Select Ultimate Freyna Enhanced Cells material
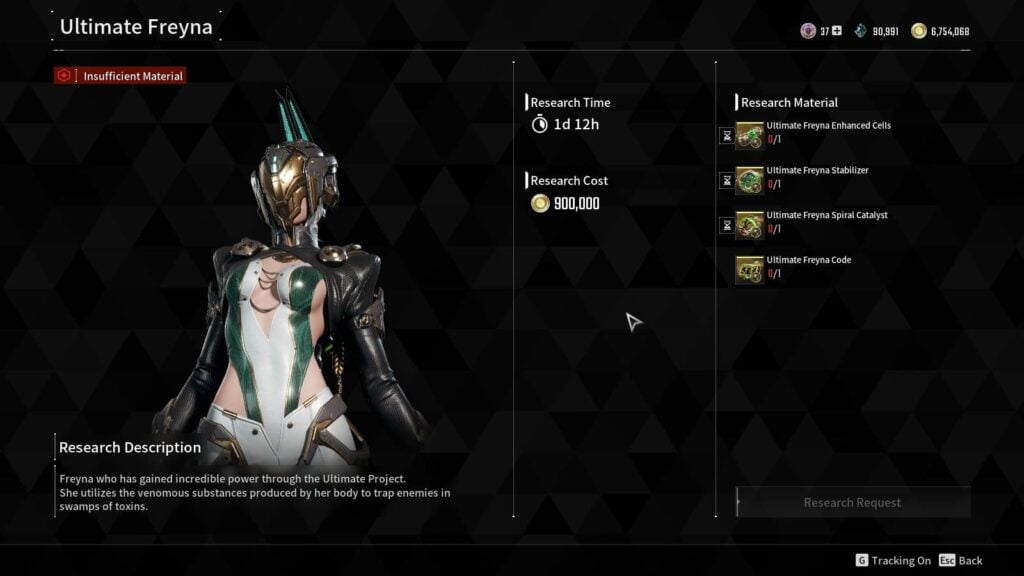Viewport: 1024px width, 576px height. (750, 135)
